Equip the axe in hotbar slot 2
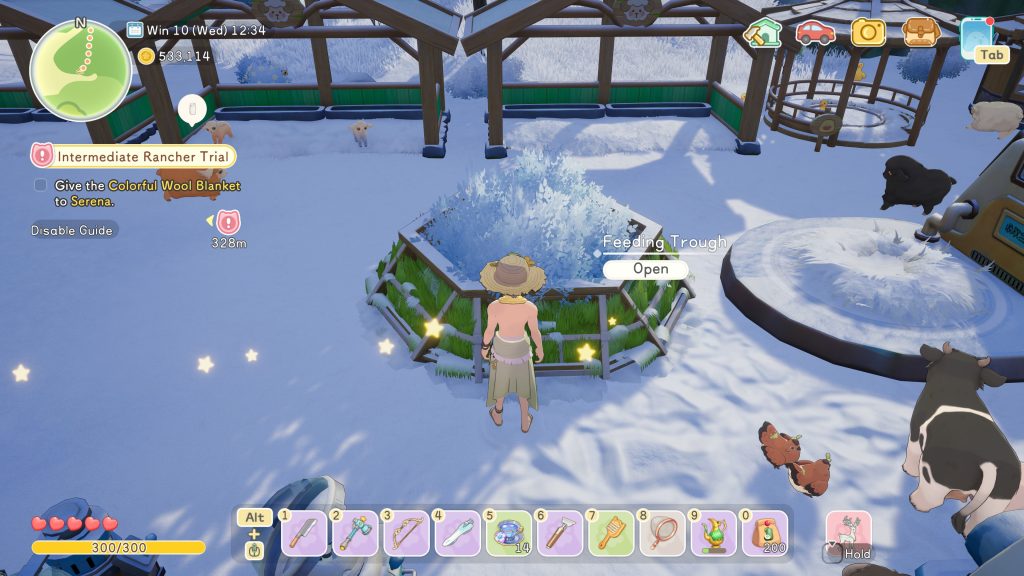1024x576 pixels. point(355,534)
